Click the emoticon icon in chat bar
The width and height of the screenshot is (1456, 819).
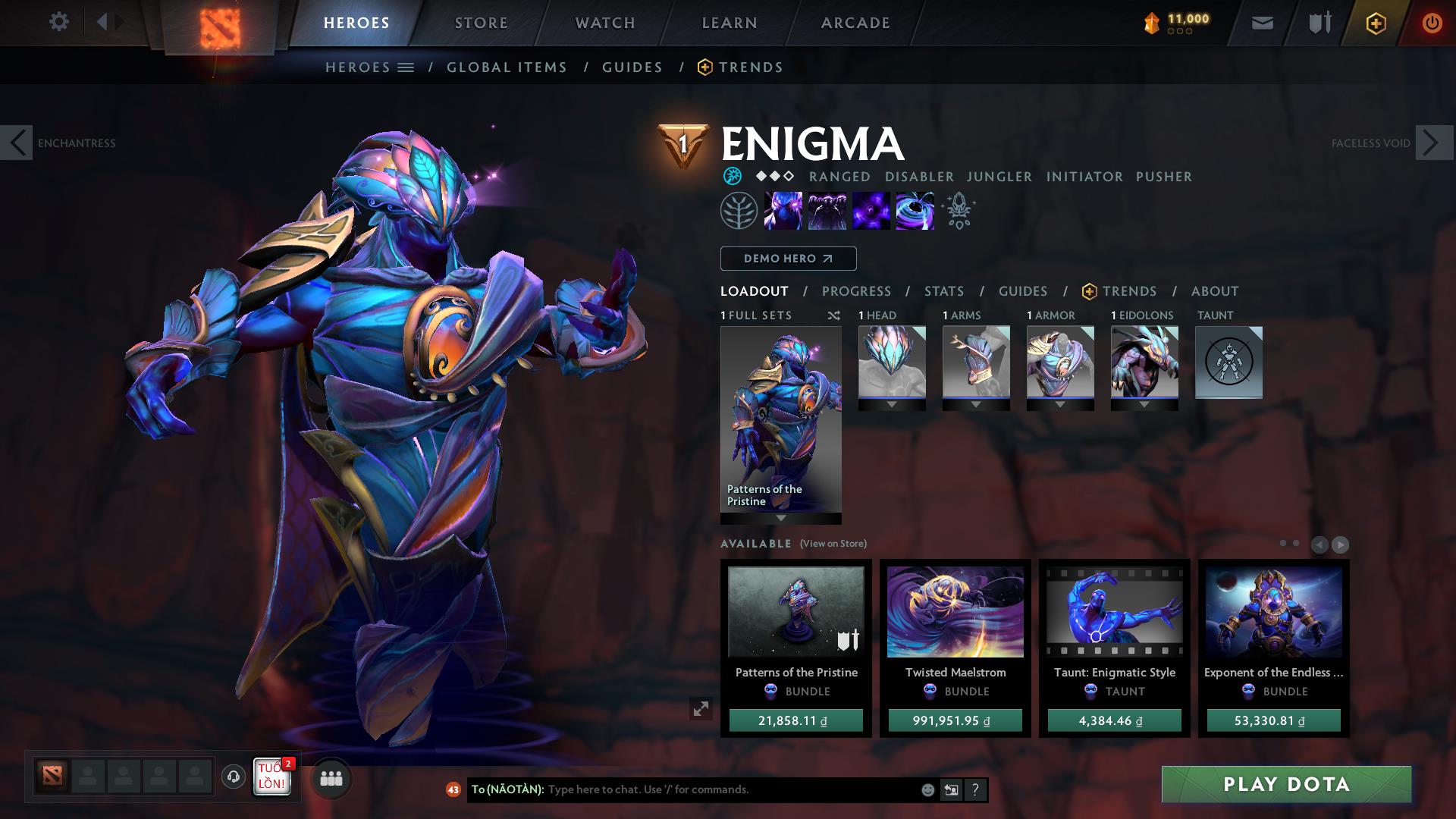[x=927, y=789]
